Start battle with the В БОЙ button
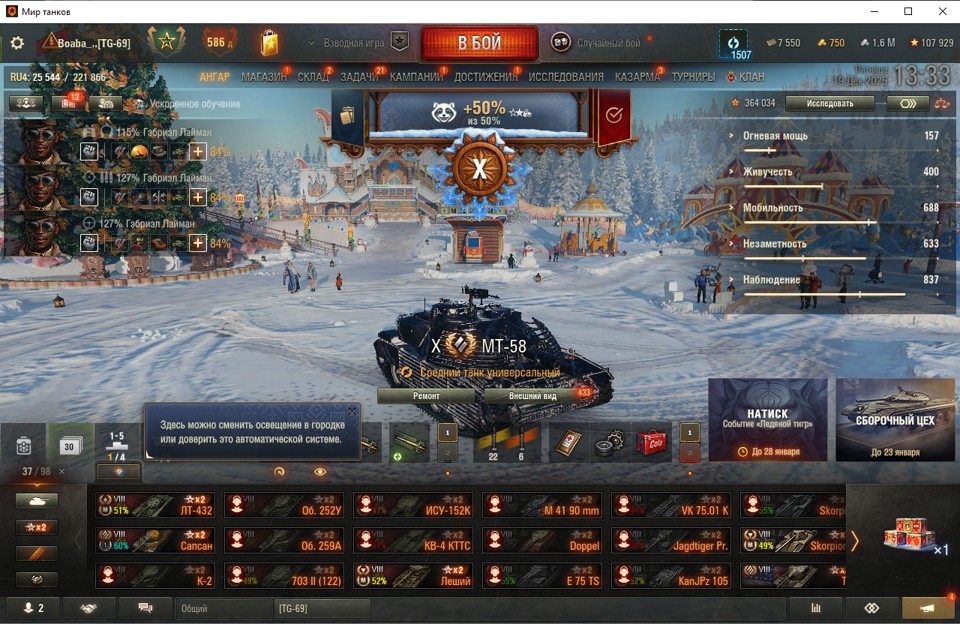This screenshot has height=624, width=960. 479,43
